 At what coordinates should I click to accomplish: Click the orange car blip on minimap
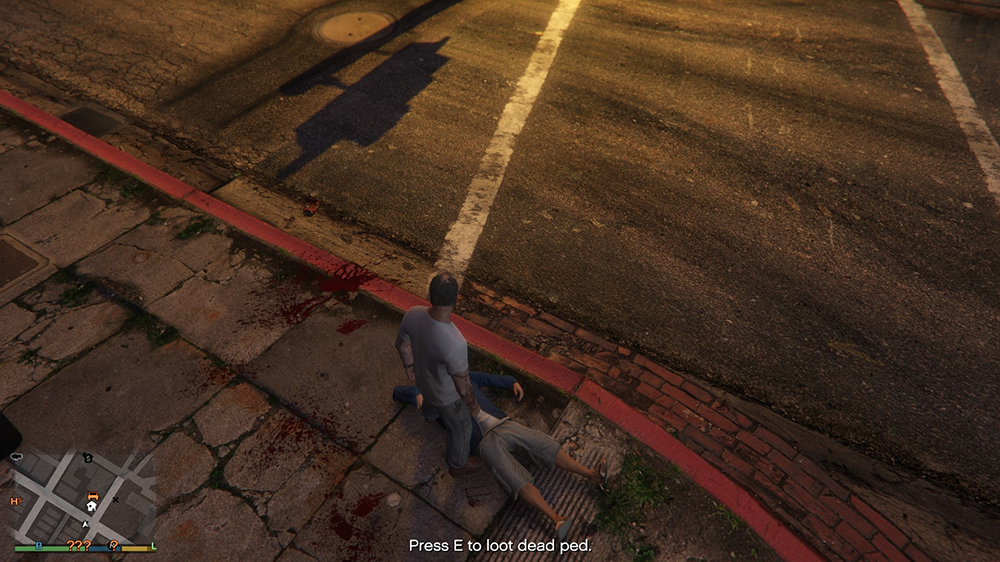click(x=92, y=495)
